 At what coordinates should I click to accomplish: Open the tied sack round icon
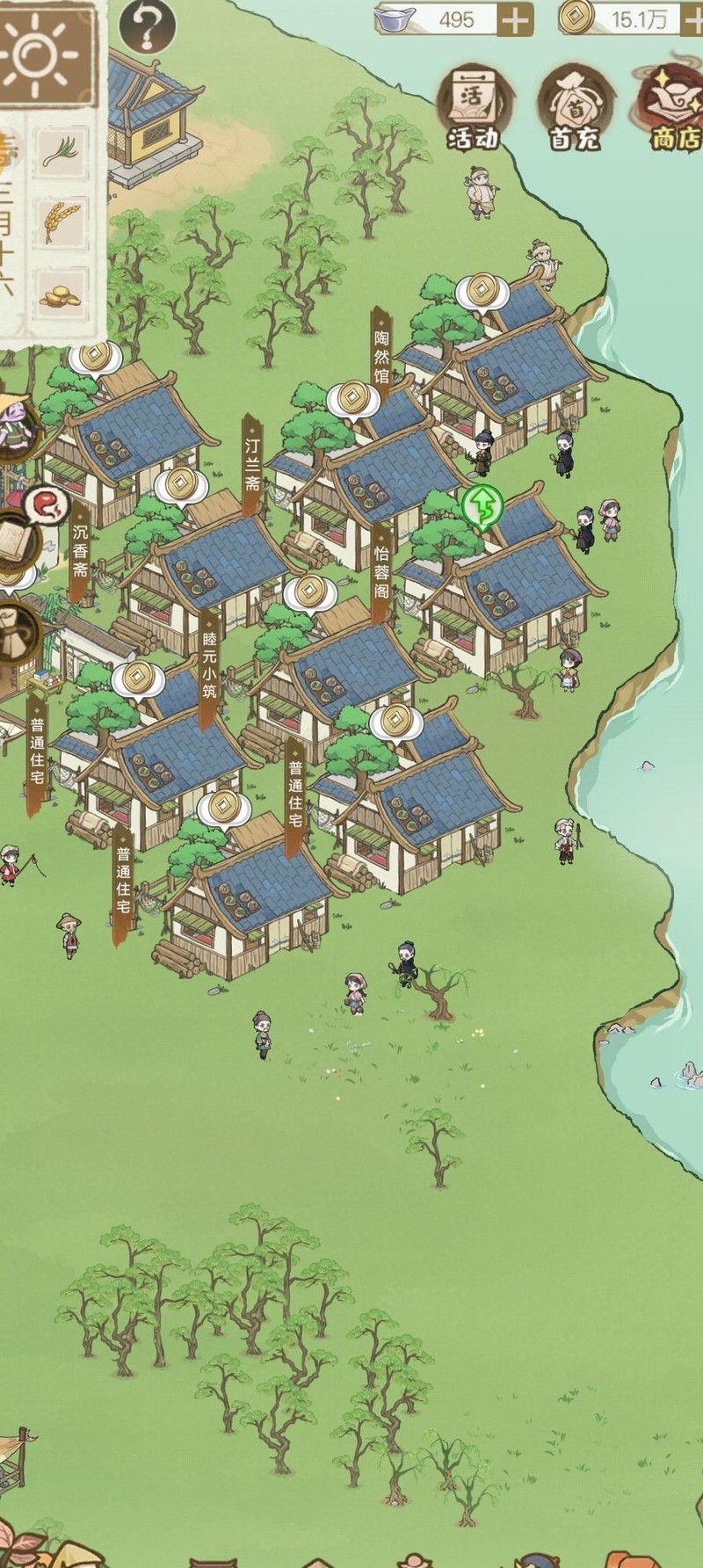pyautogui.click(x=16, y=630)
